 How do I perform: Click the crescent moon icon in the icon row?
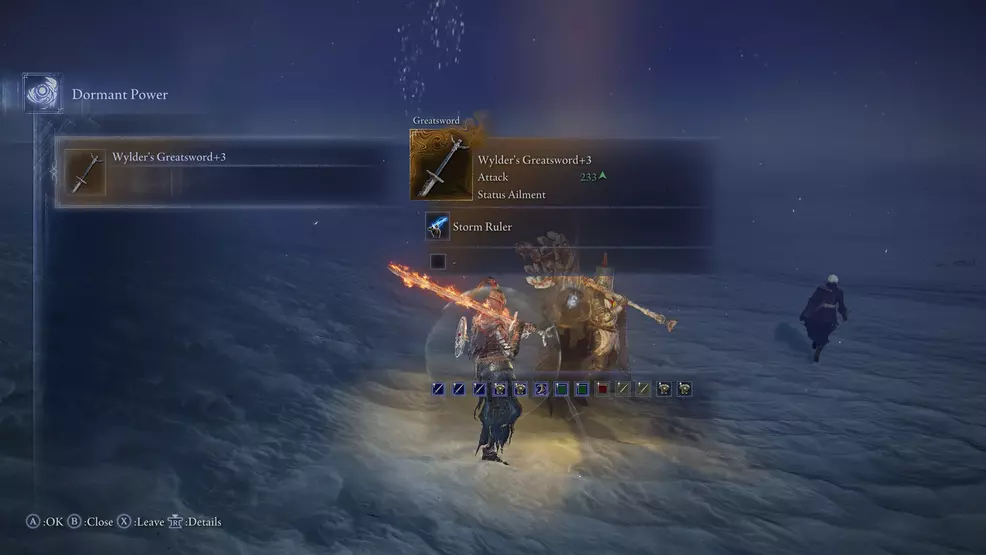pos(540,389)
